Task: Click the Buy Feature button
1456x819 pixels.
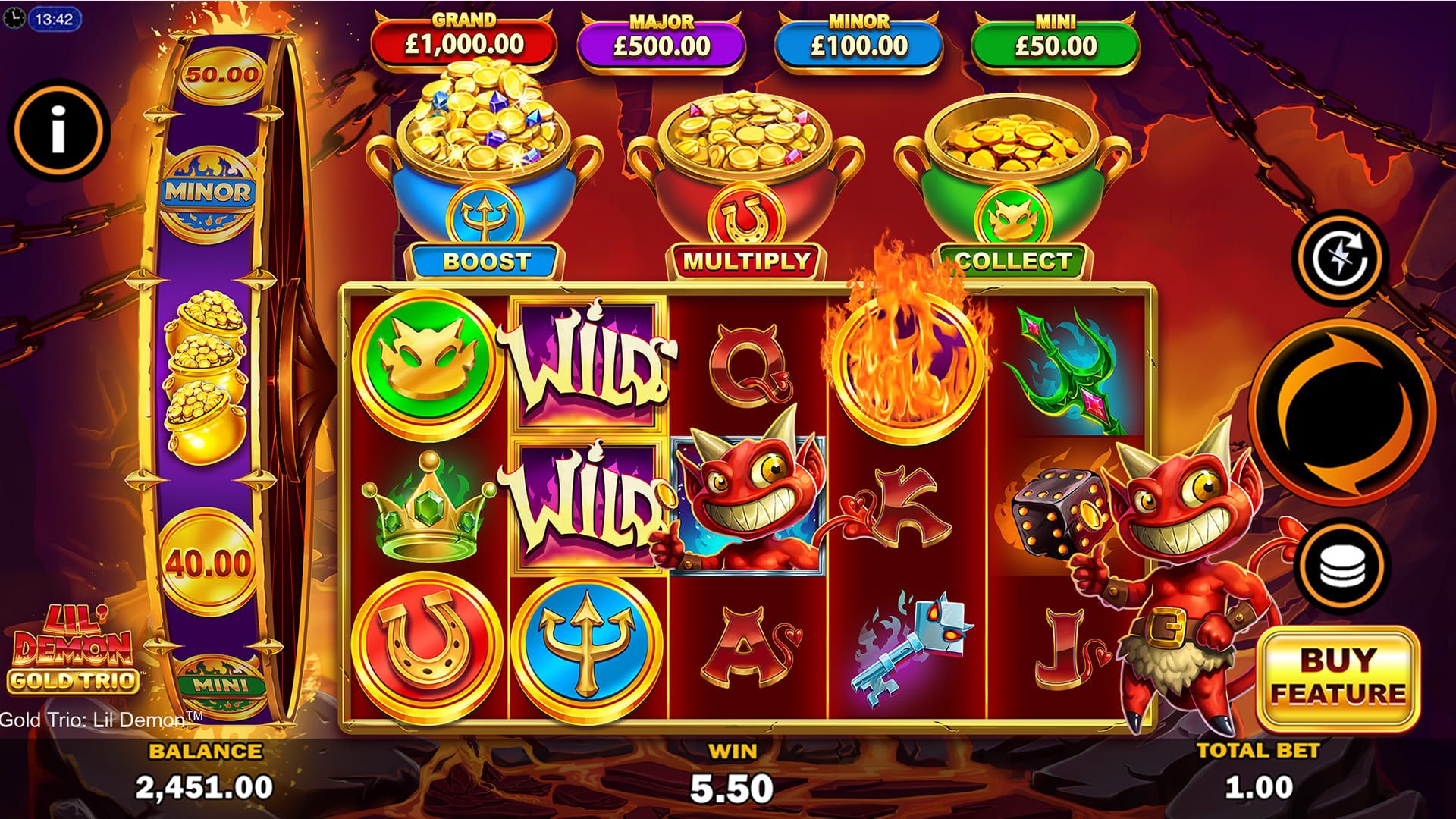Action: 1338,676
